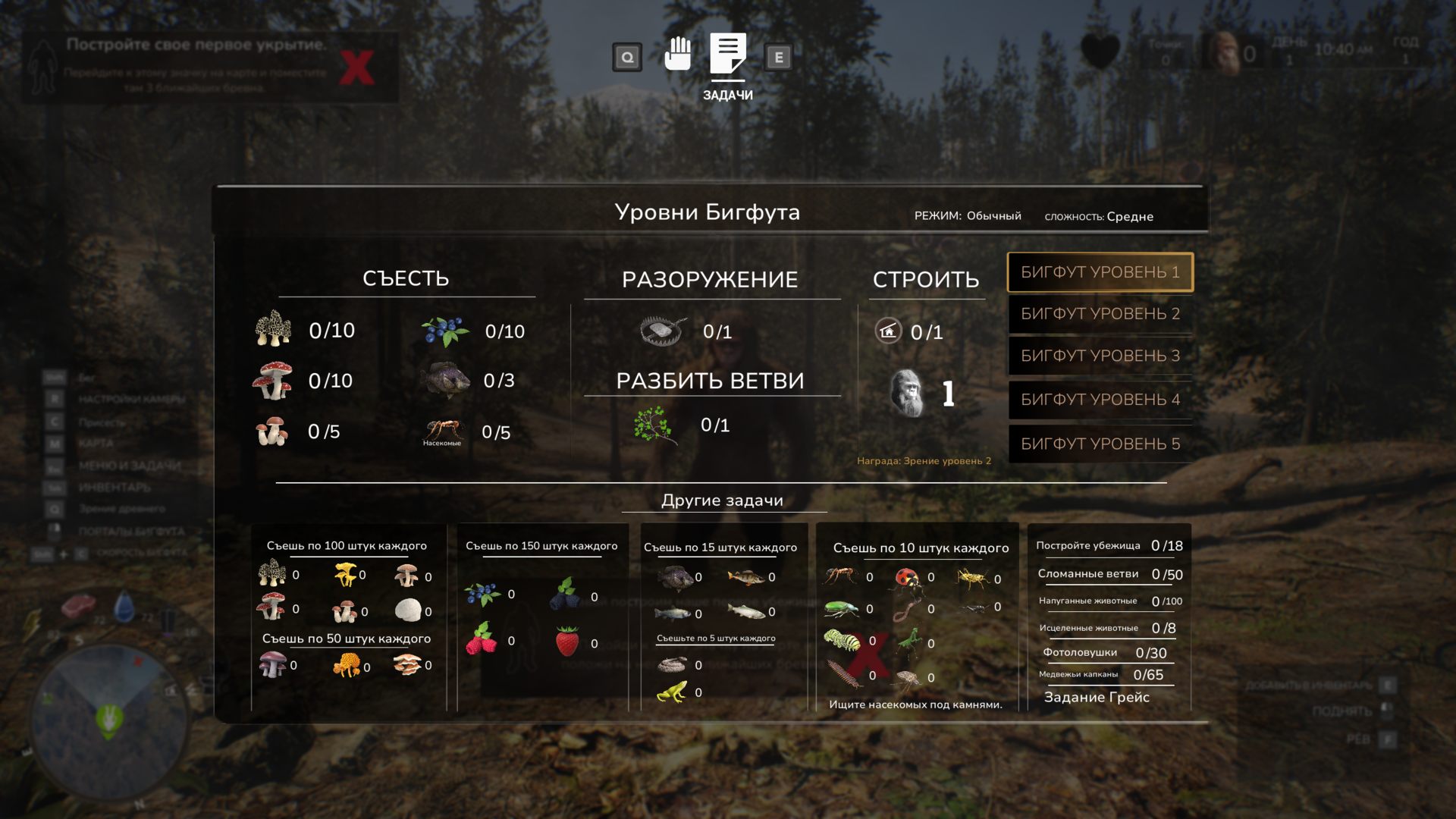Screen dimensions: 1456x819
Task: Select the bear trap disarm task icon
Action: point(663,331)
